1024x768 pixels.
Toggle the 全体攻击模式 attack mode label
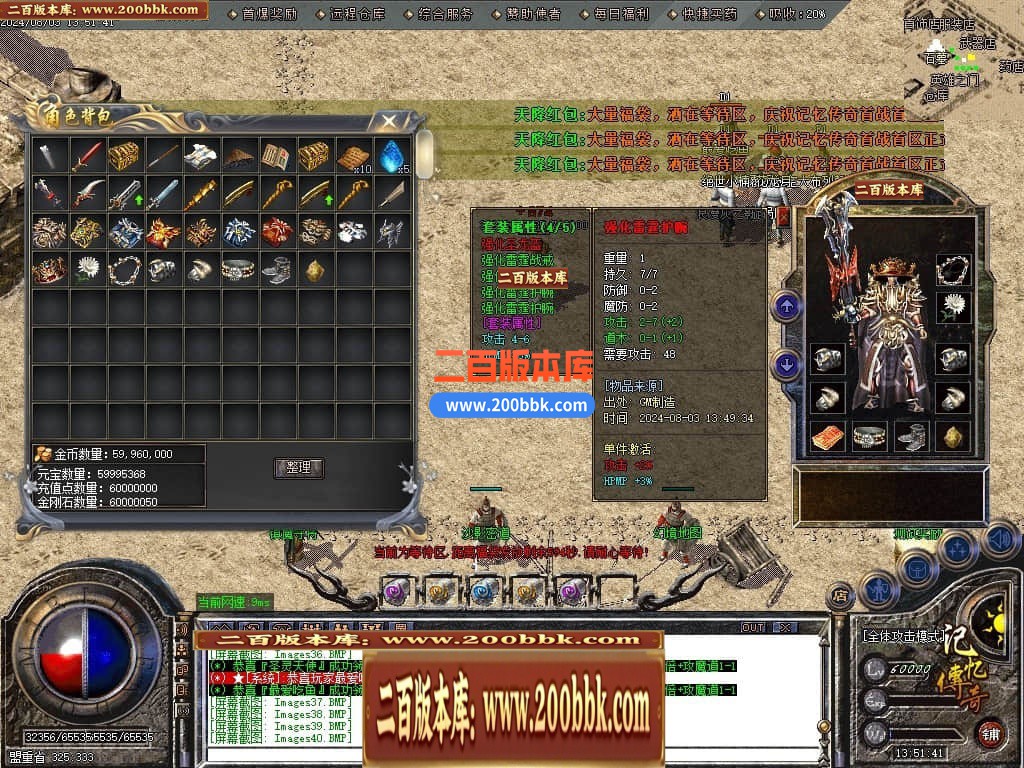point(903,635)
